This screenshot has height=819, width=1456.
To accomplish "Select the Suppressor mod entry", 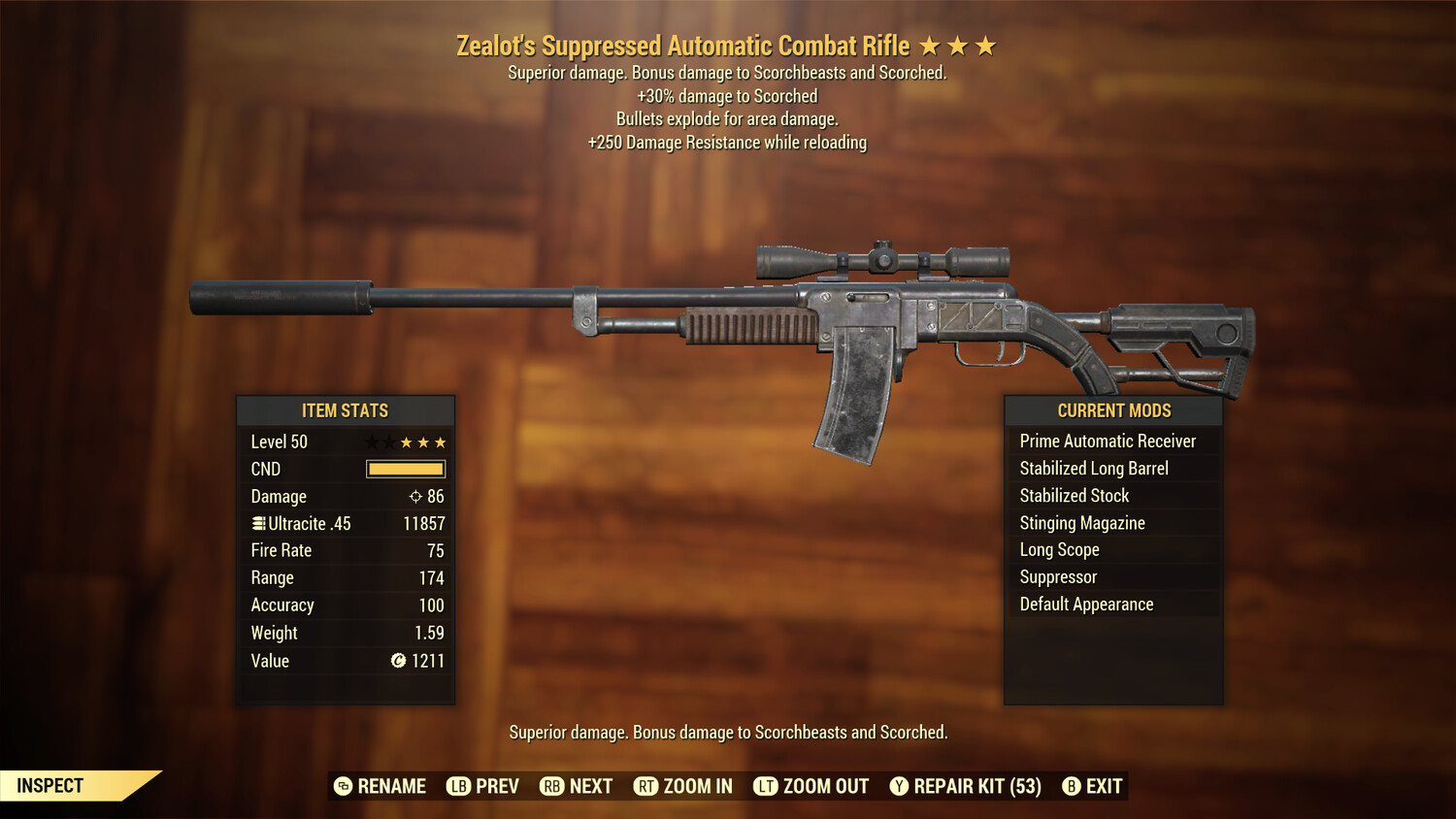I will 1057,576.
